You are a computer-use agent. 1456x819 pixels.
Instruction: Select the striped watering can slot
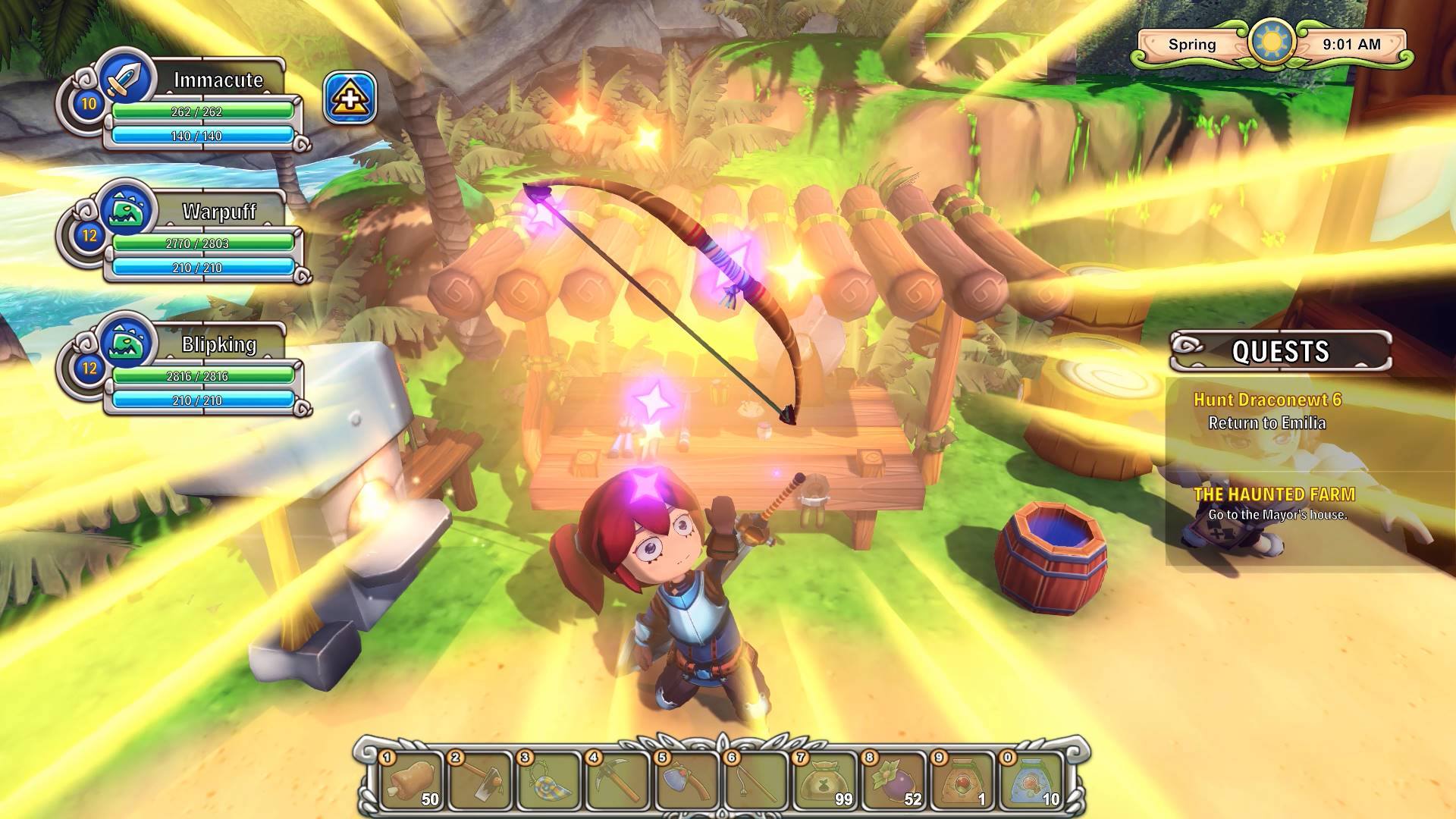coord(550,780)
